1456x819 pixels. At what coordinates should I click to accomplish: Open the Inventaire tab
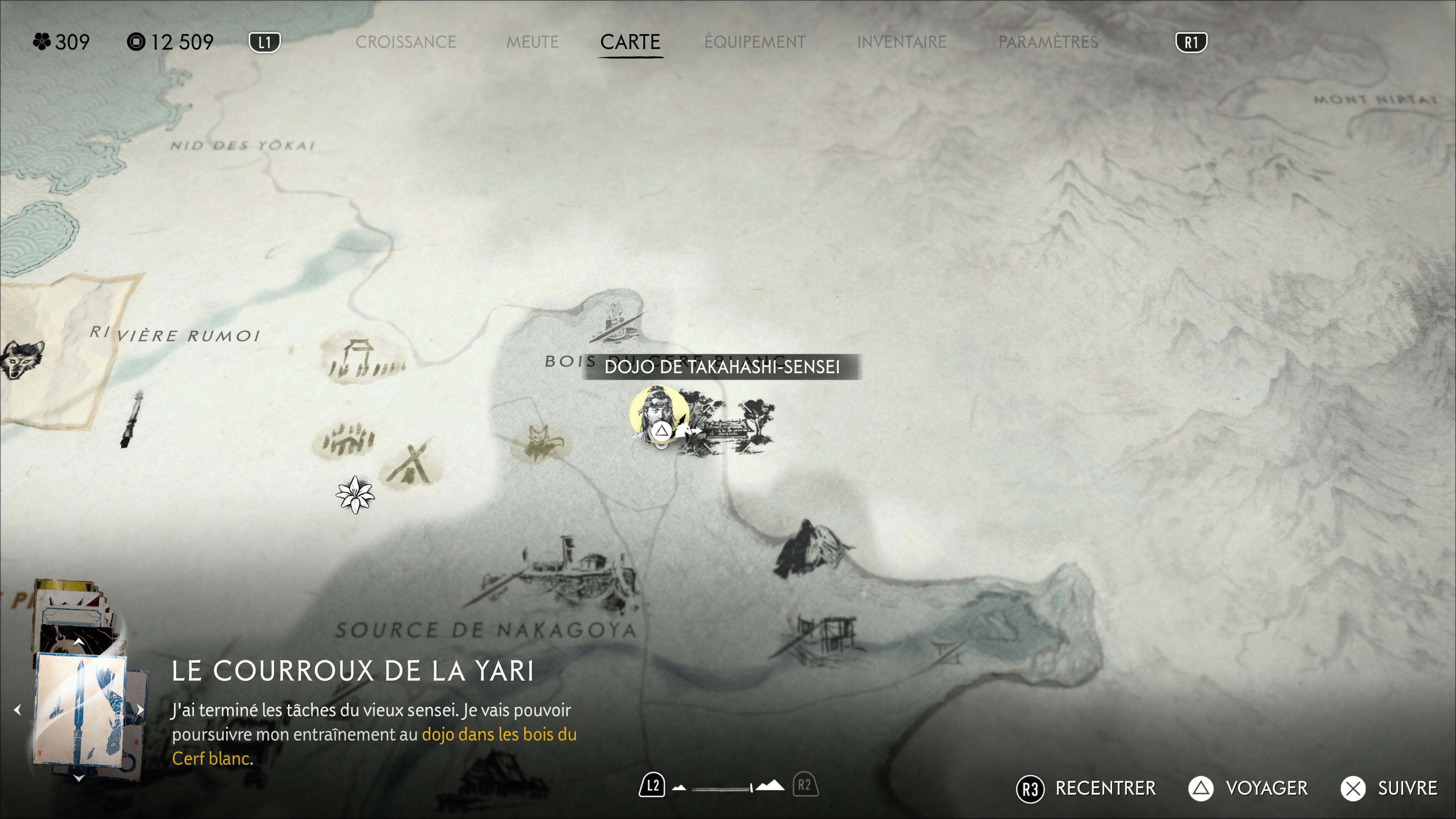(901, 42)
